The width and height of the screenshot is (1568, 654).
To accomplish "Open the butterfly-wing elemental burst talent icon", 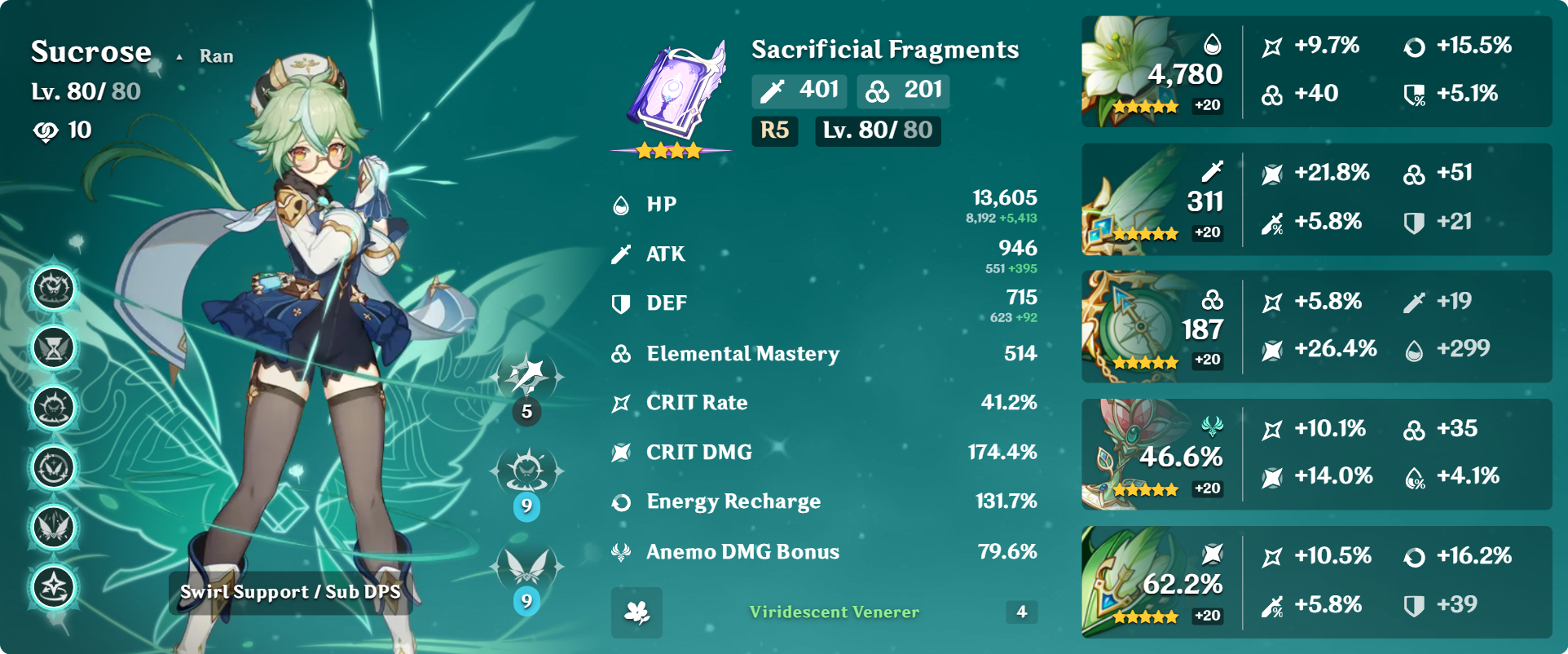I will 526,567.
